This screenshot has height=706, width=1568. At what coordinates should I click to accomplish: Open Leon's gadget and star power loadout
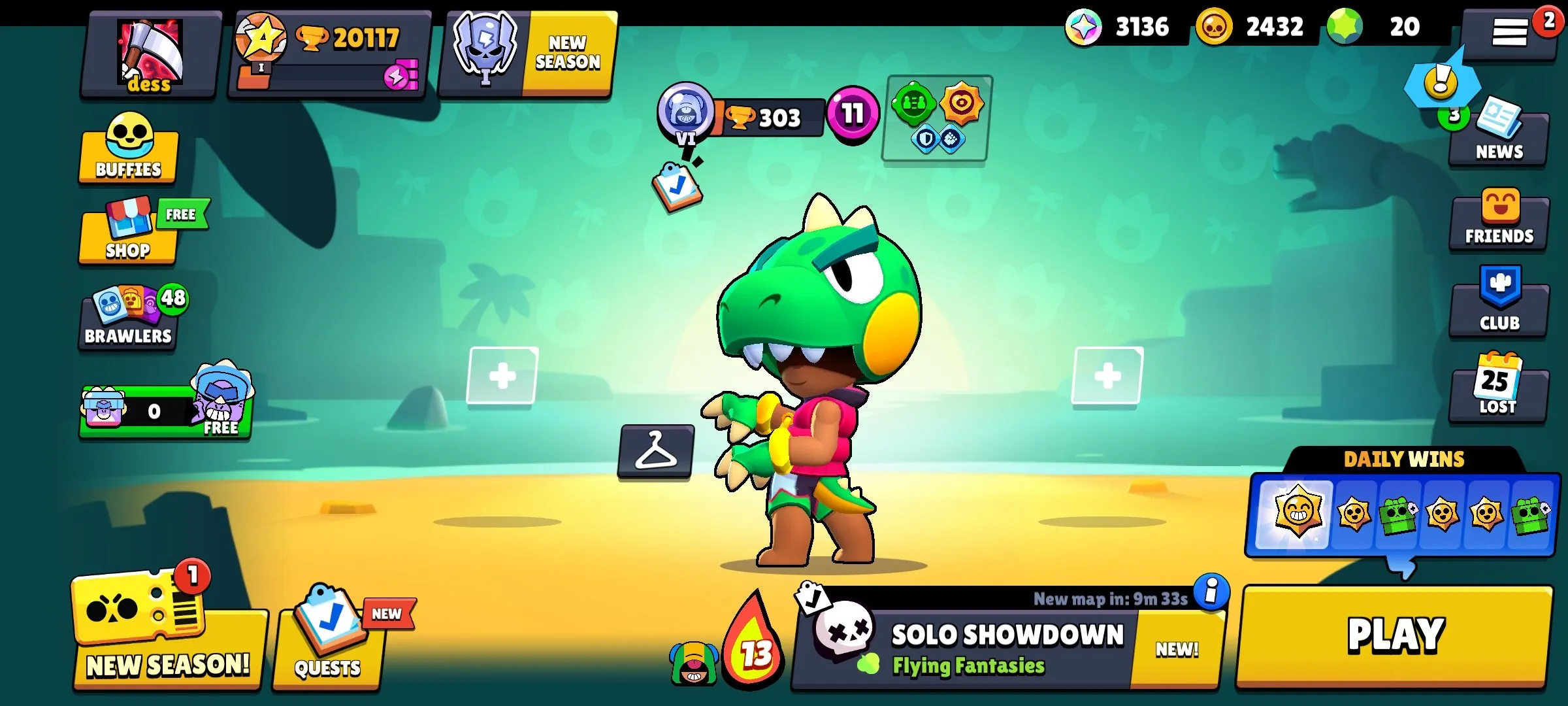click(x=933, y=118)
